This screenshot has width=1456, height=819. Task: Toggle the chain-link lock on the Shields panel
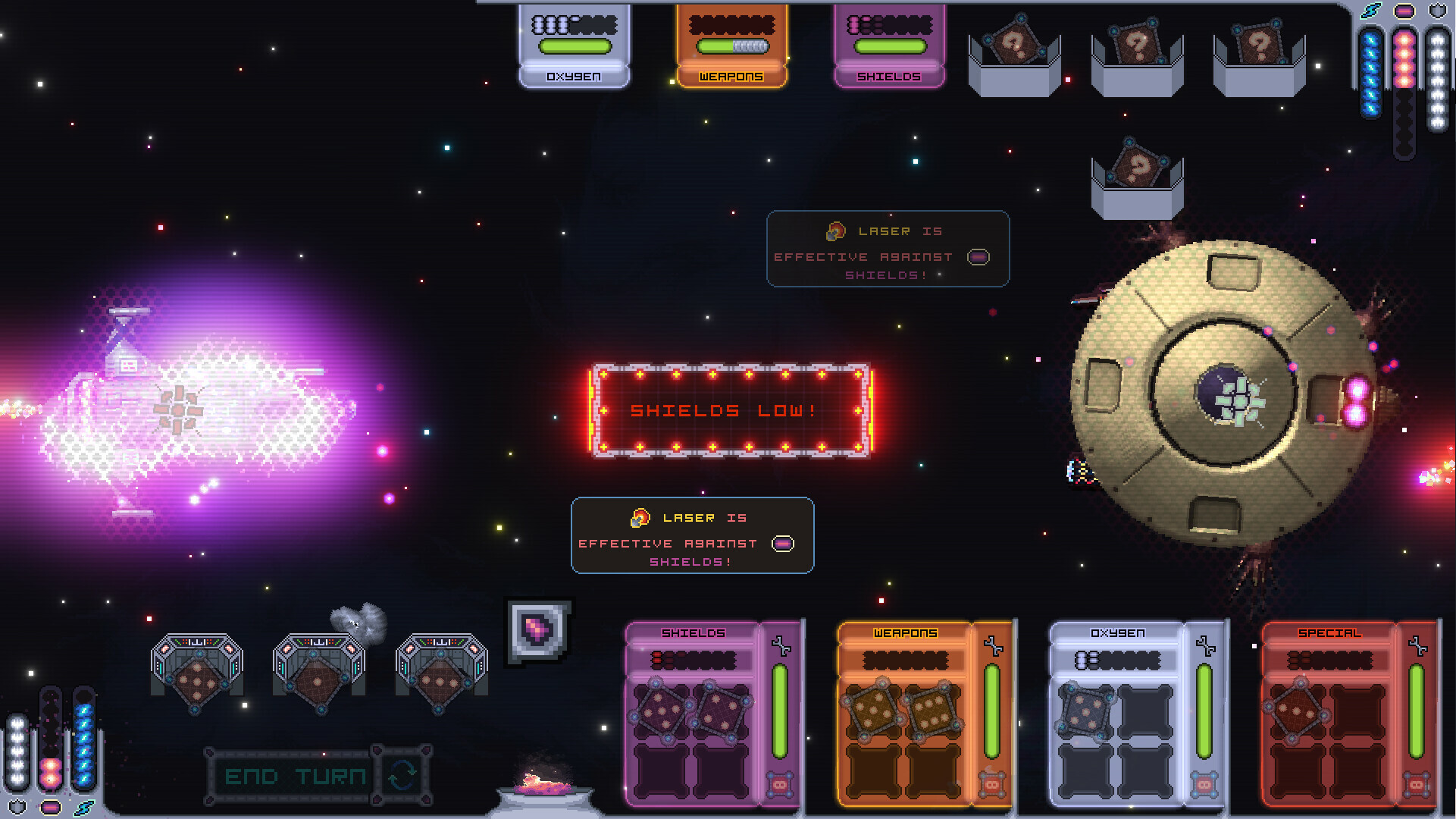click(781, 783)
